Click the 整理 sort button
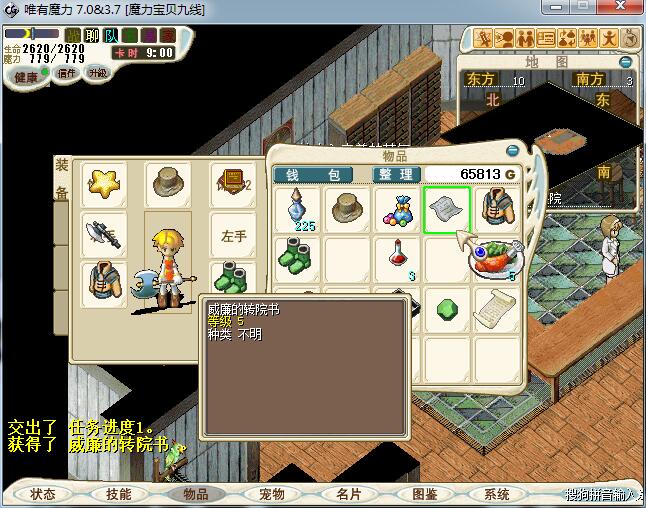646x508 pixels. point(395,174)
